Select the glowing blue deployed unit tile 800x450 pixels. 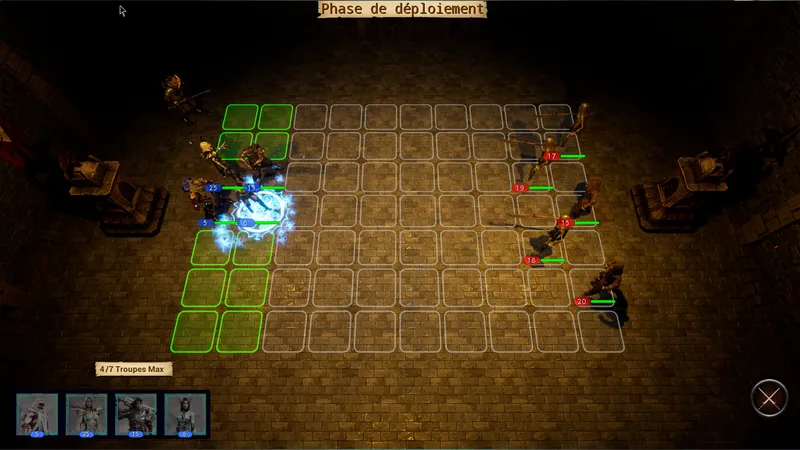(255, 213)
